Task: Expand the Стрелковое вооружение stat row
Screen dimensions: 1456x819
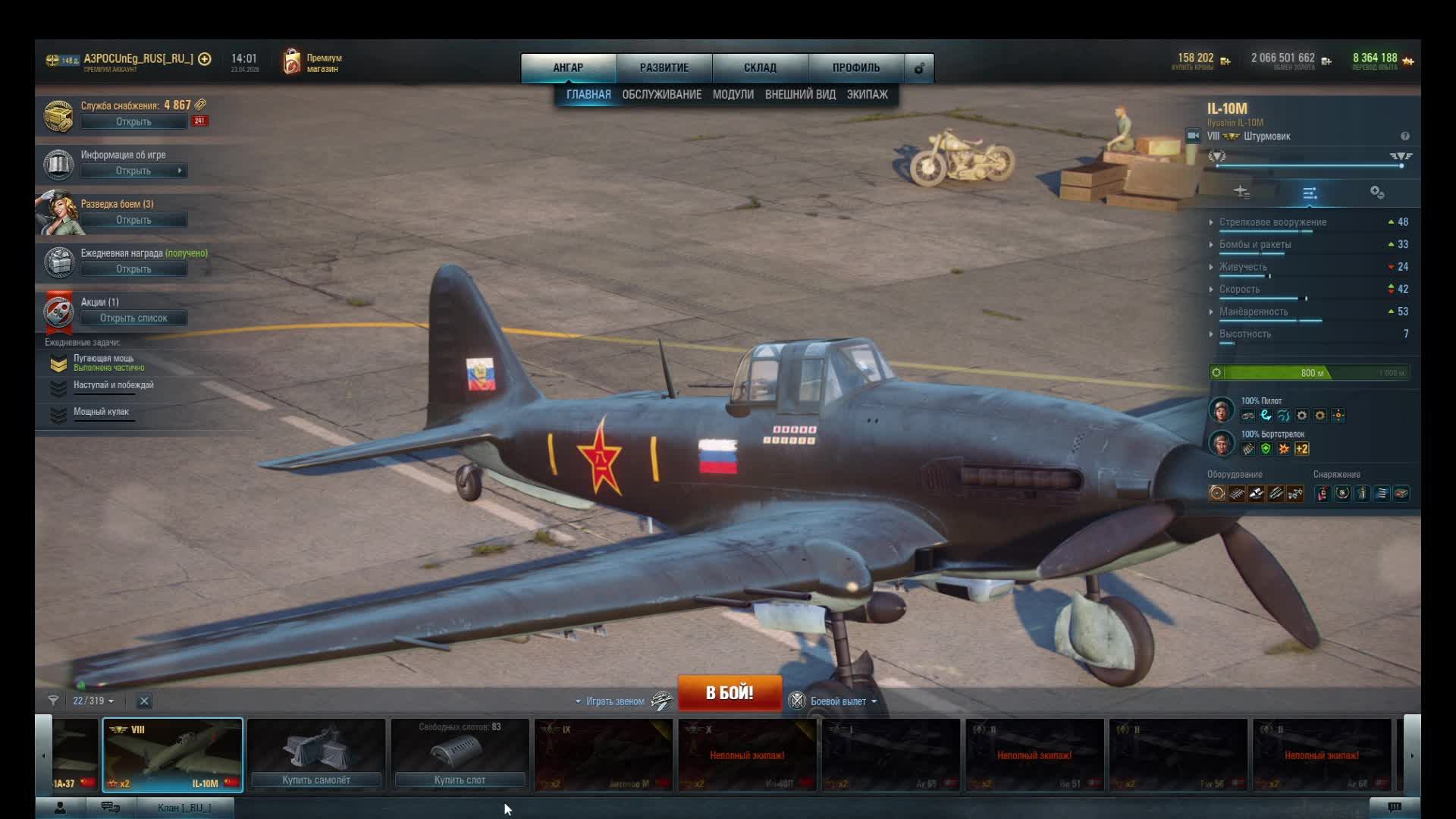Action: coord(1272,222)
